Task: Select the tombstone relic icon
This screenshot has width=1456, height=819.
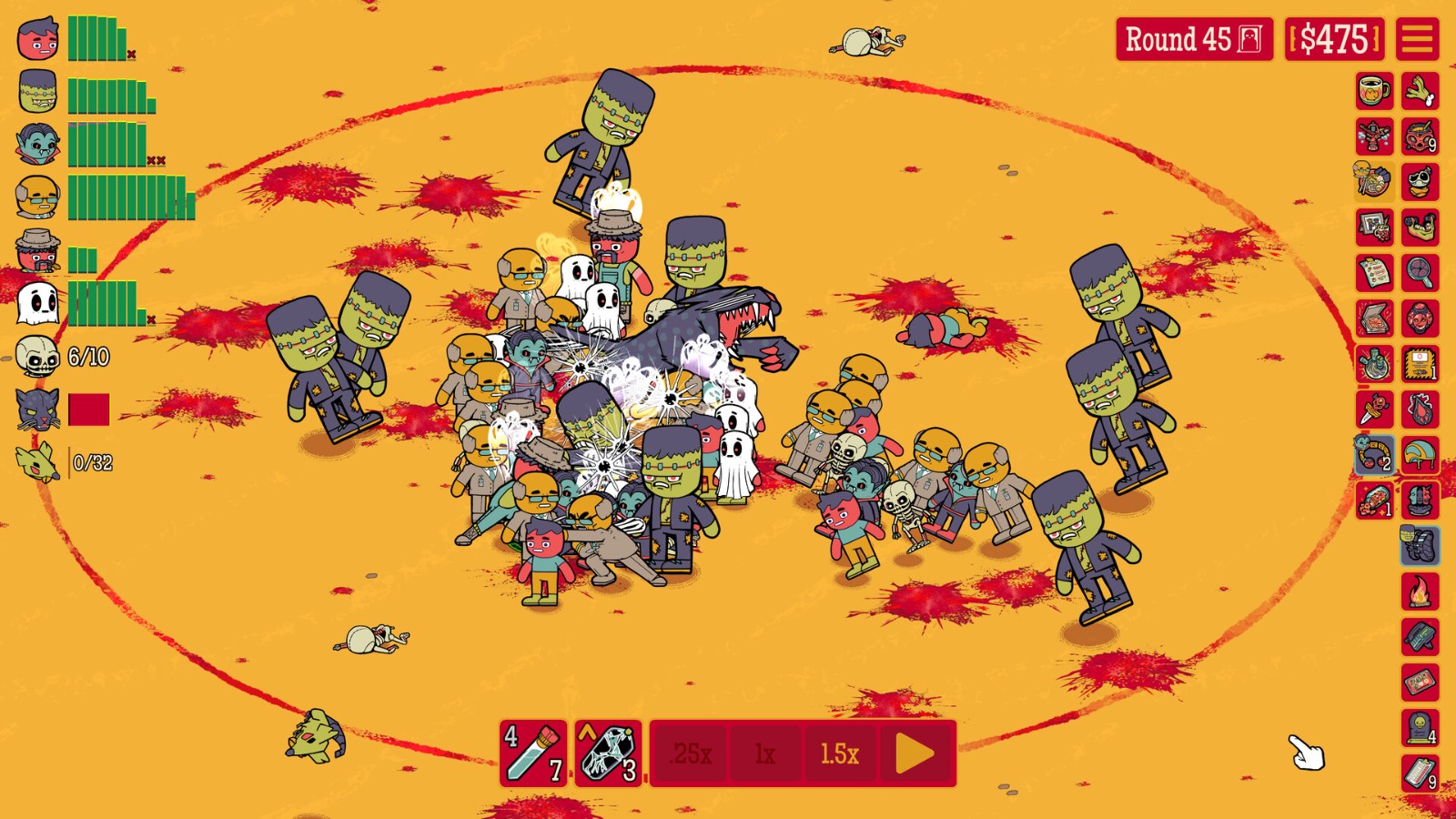Action: click(1420, 728)
